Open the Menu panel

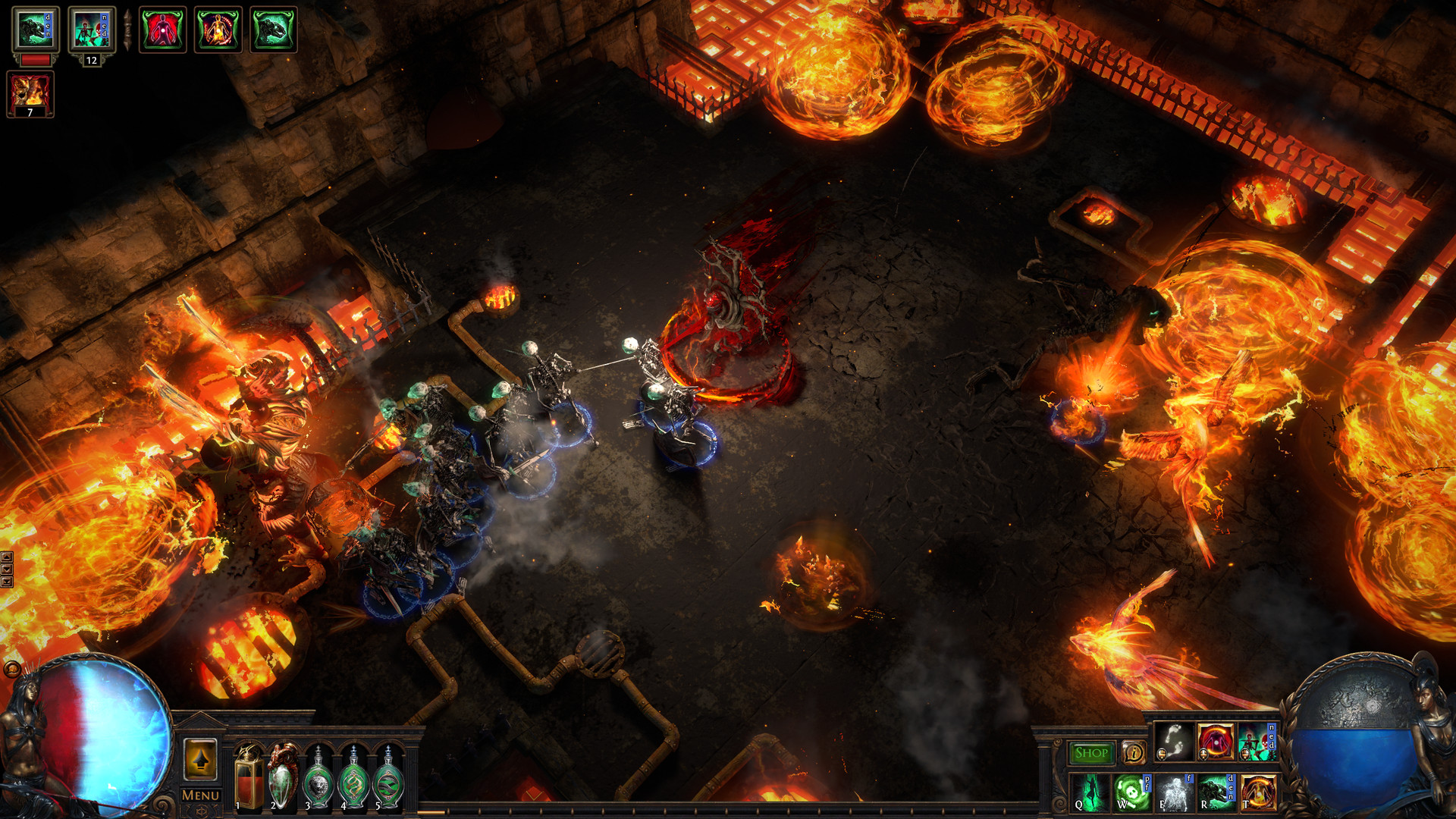(200, 795)
